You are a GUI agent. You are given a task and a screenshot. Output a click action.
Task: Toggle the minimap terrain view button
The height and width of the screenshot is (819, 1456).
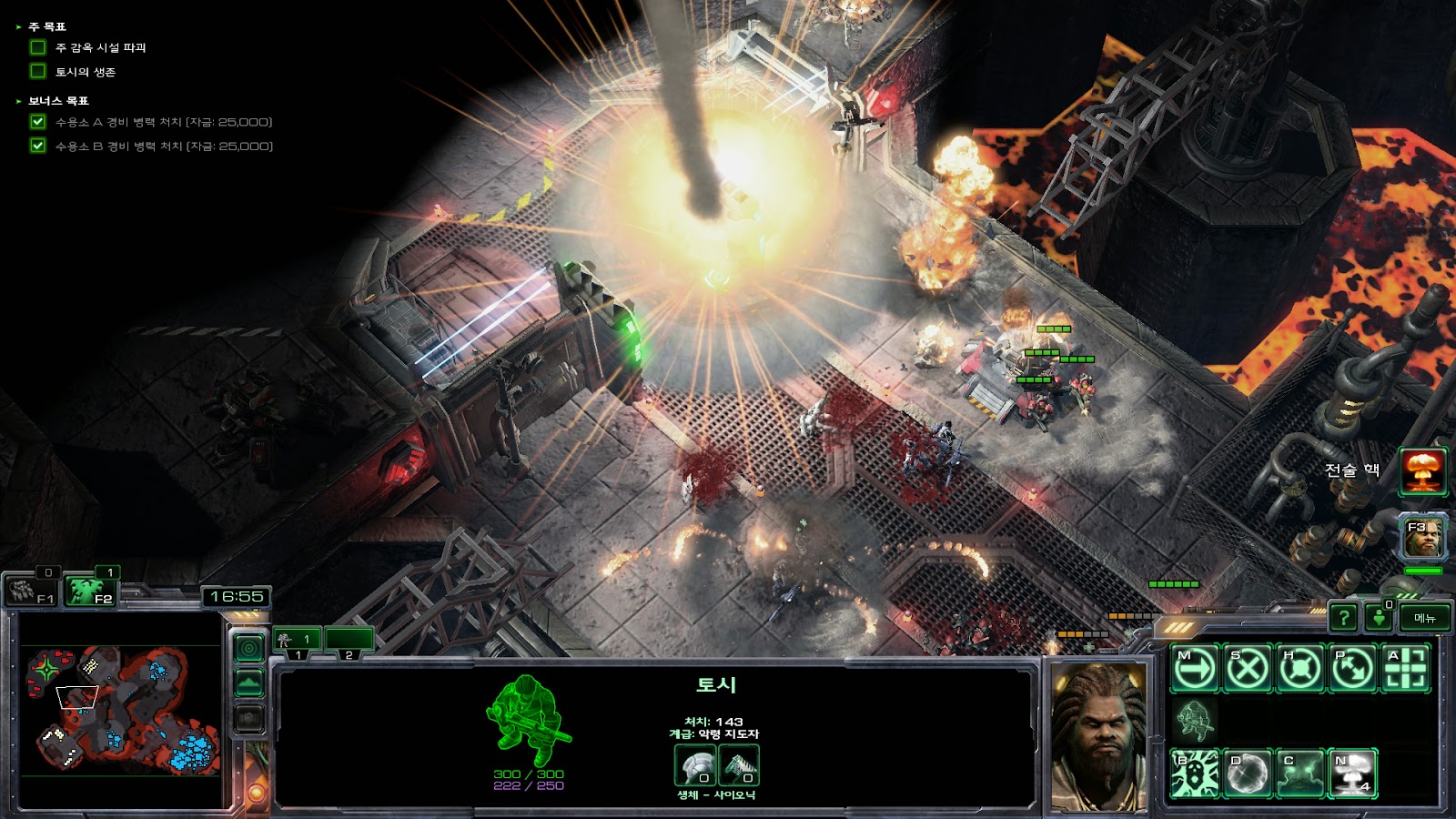249,682
